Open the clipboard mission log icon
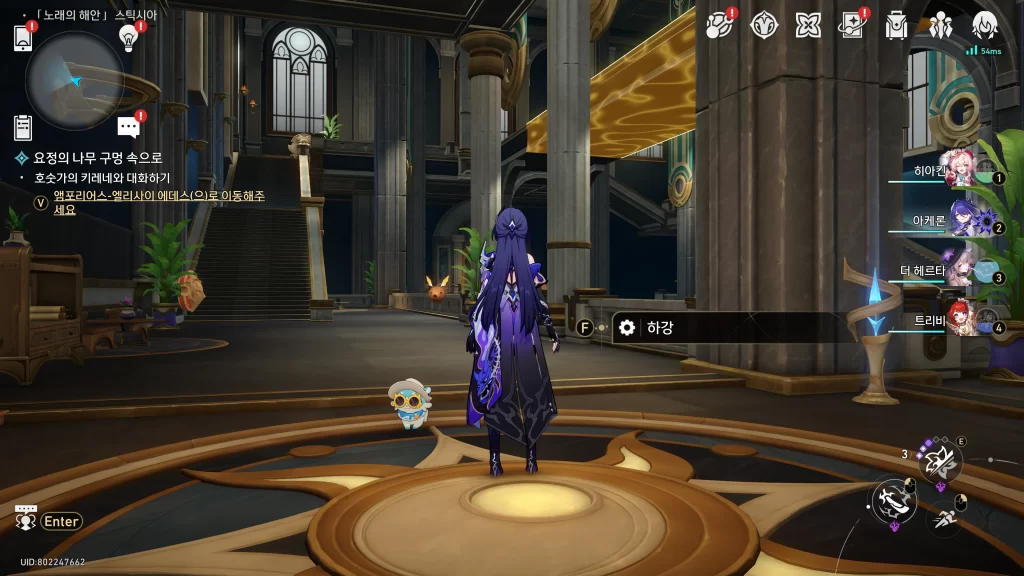Screen dimensions: 1024x576 tap(24, 127)
